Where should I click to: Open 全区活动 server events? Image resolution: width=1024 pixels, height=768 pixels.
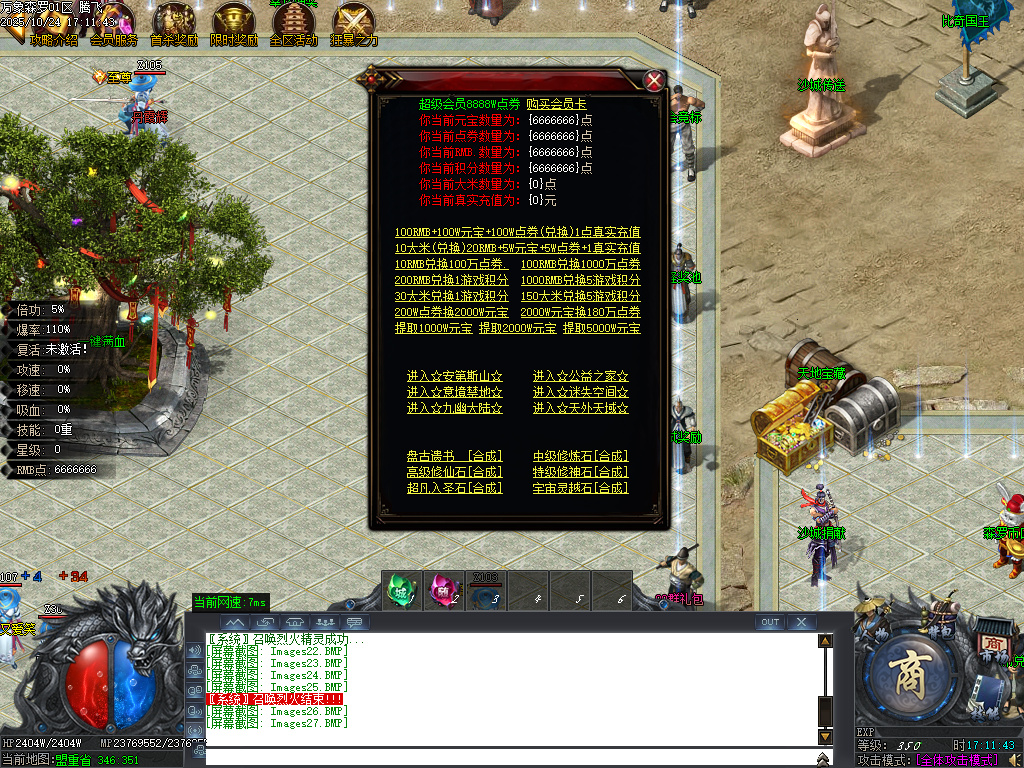[294, 27]
